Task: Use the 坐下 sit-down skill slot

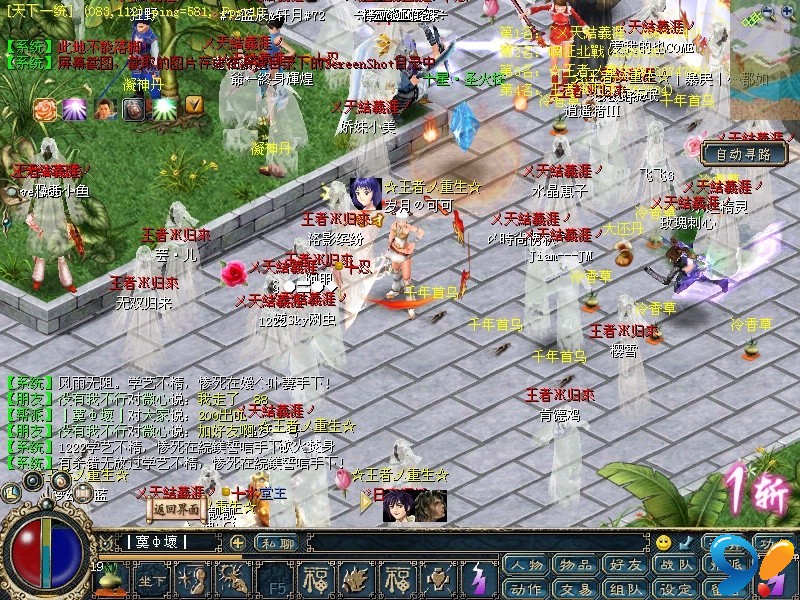Action: 150,579
